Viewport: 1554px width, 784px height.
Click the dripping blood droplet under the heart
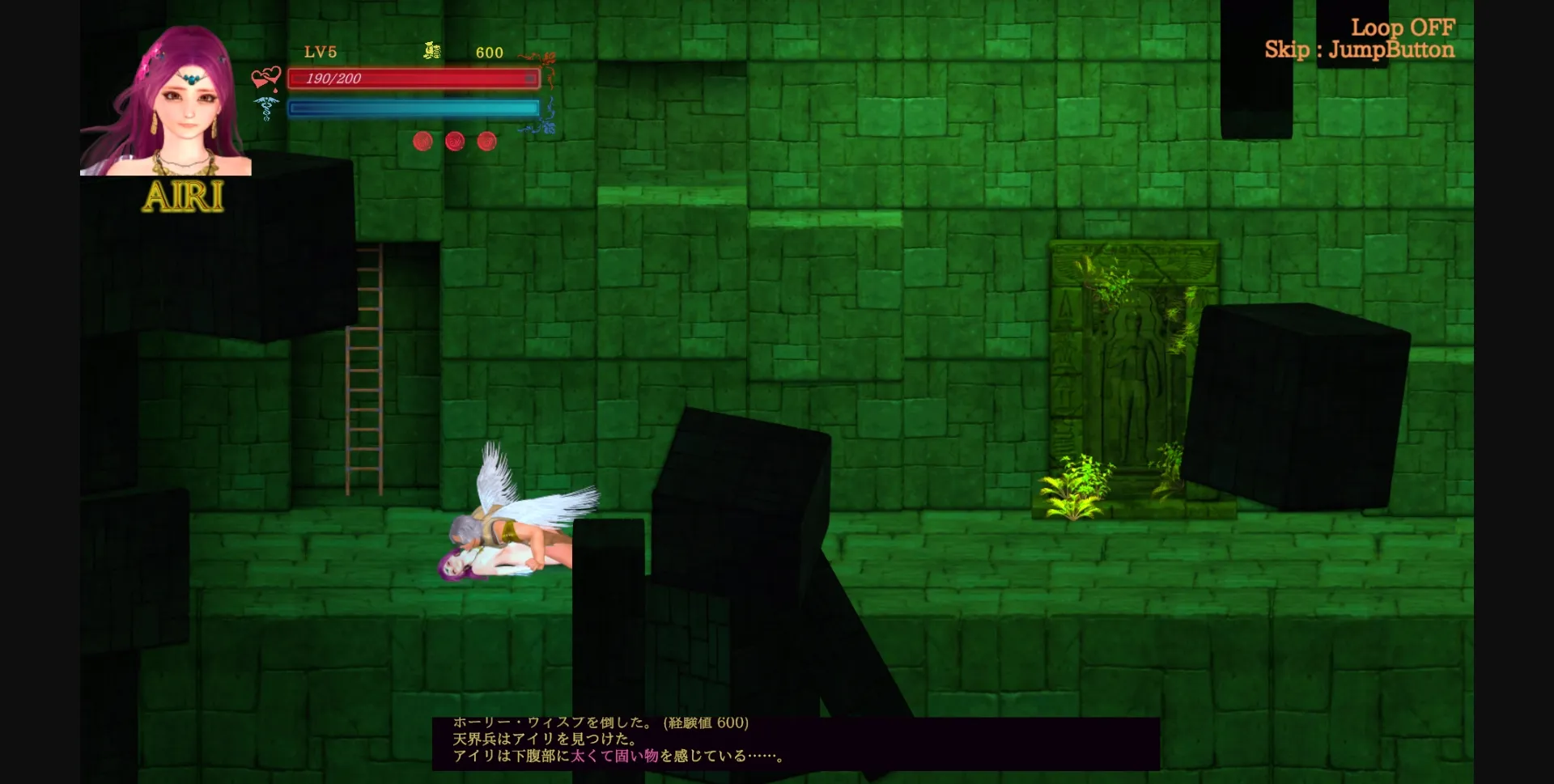coord(276,89)
